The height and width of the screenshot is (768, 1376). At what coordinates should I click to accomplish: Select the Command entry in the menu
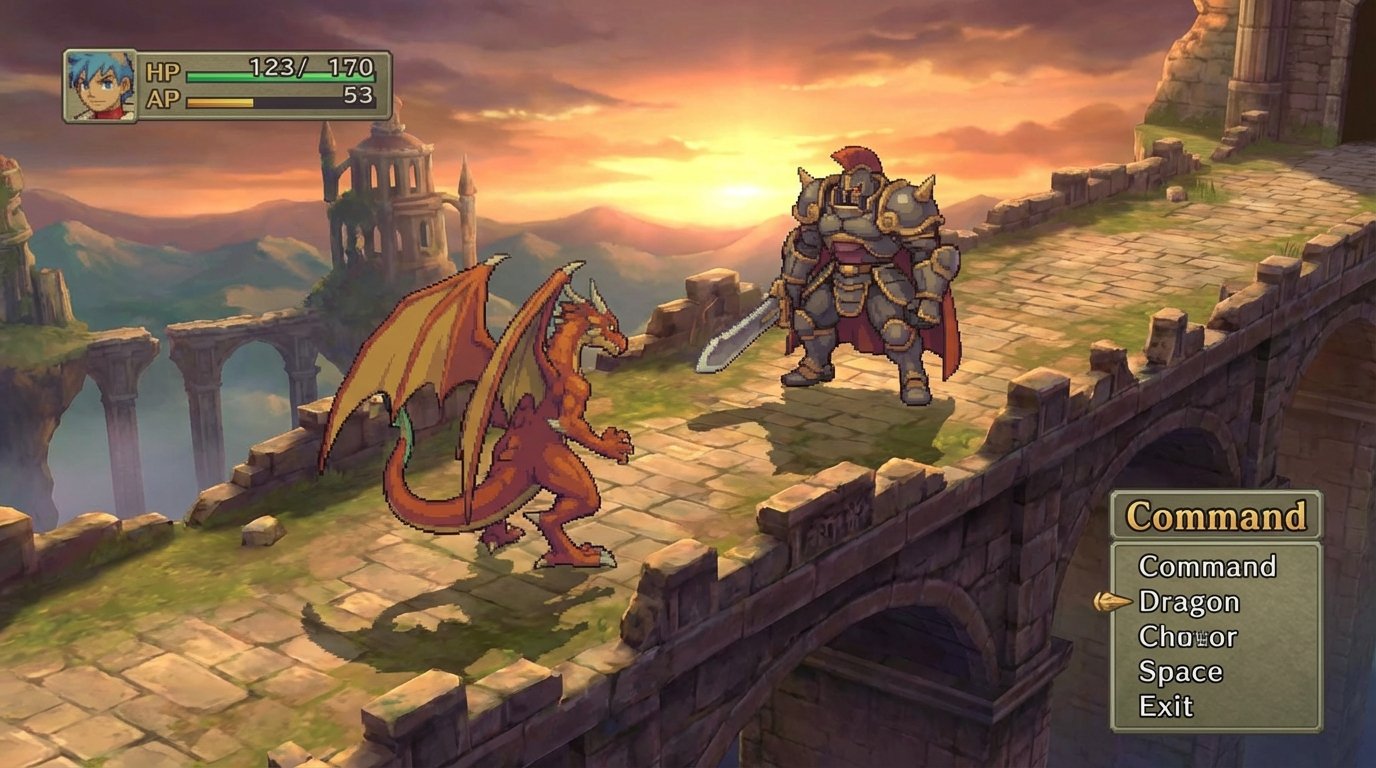[x=1208, y=567]
